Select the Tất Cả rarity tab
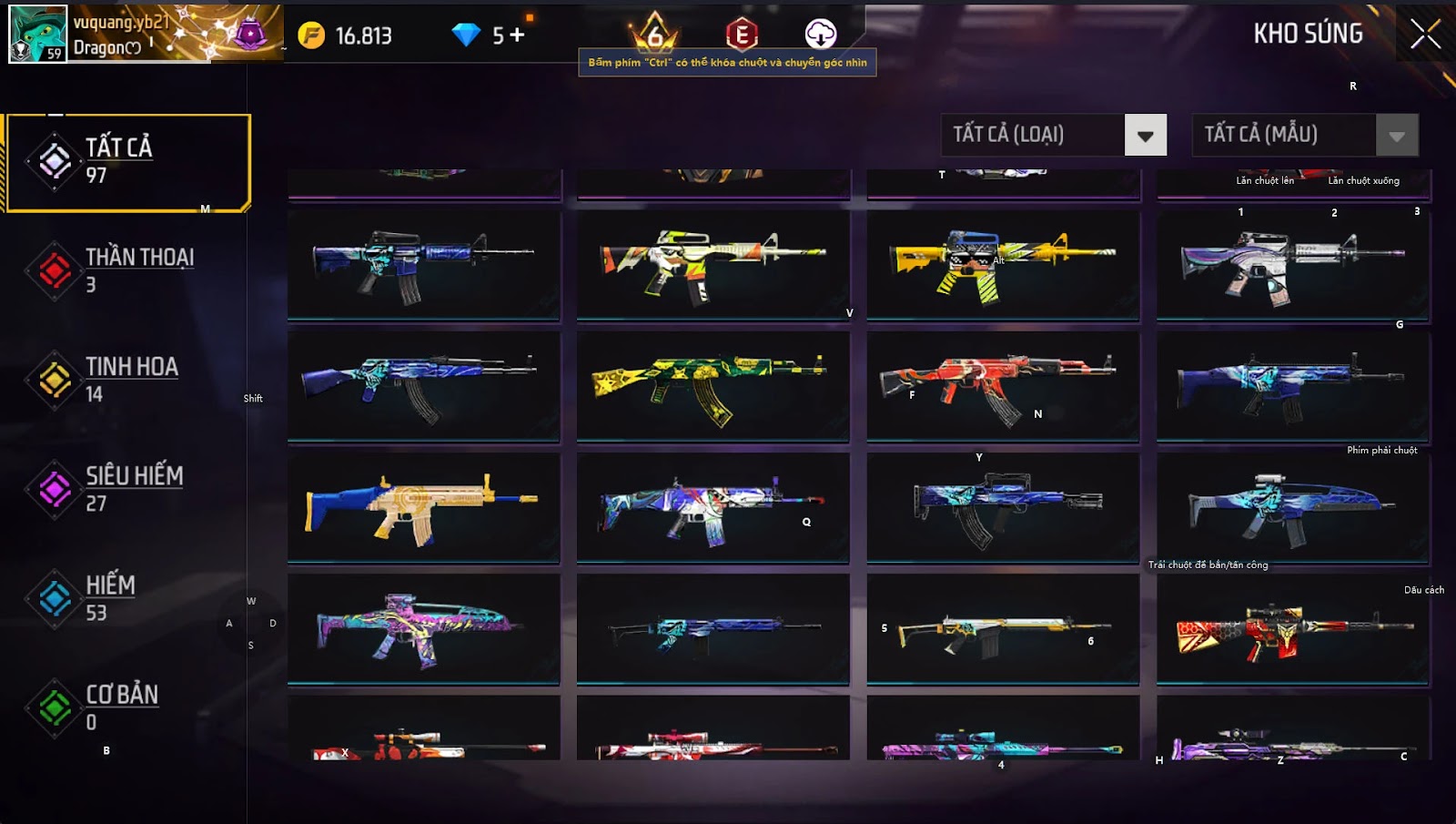The image size is (1456, 824). [127, 162]
